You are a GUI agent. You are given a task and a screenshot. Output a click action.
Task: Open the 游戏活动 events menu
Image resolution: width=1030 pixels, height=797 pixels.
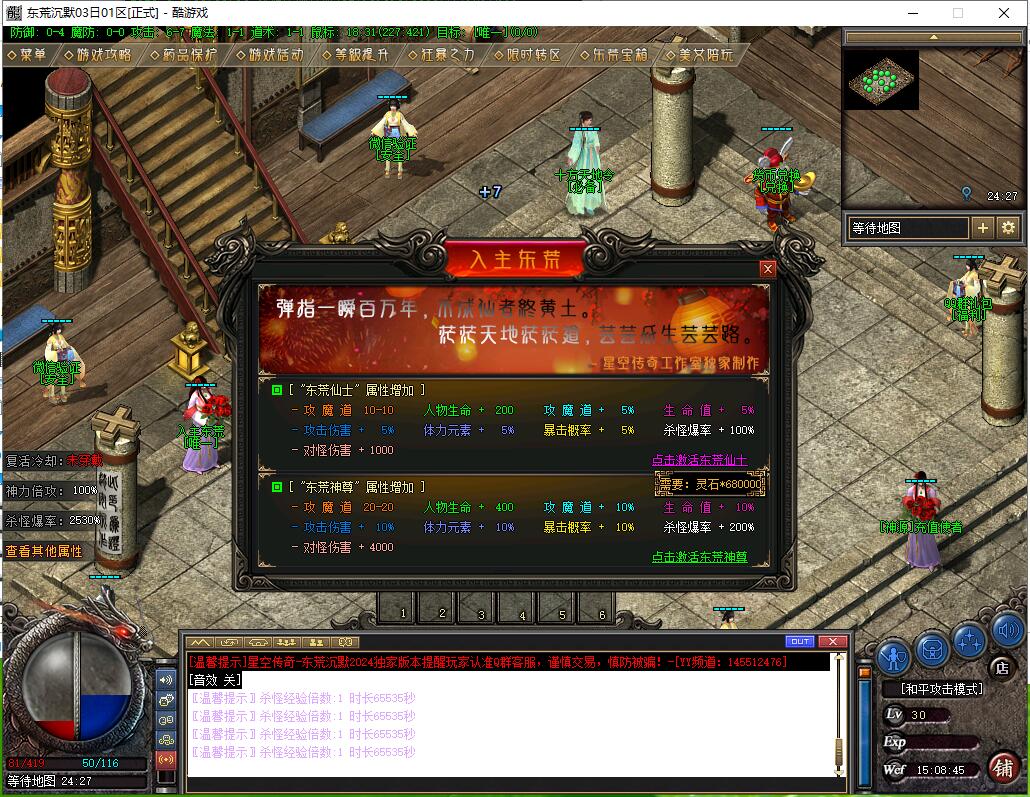pyautogui.click(x=270, y=55)
